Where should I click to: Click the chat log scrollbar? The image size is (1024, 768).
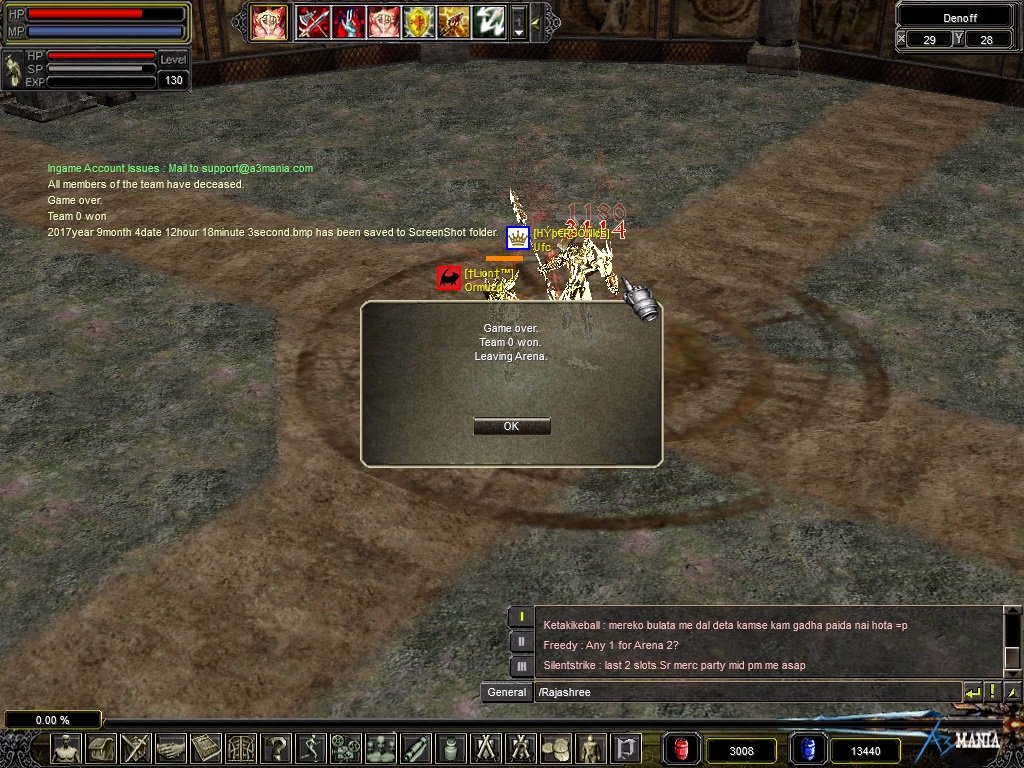[x=1012, y=640]
